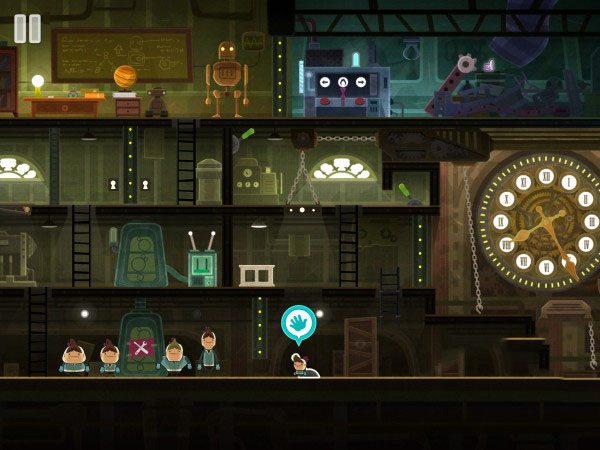
Task: Tap the hand interaction bubble
Action: click(298, 323)
